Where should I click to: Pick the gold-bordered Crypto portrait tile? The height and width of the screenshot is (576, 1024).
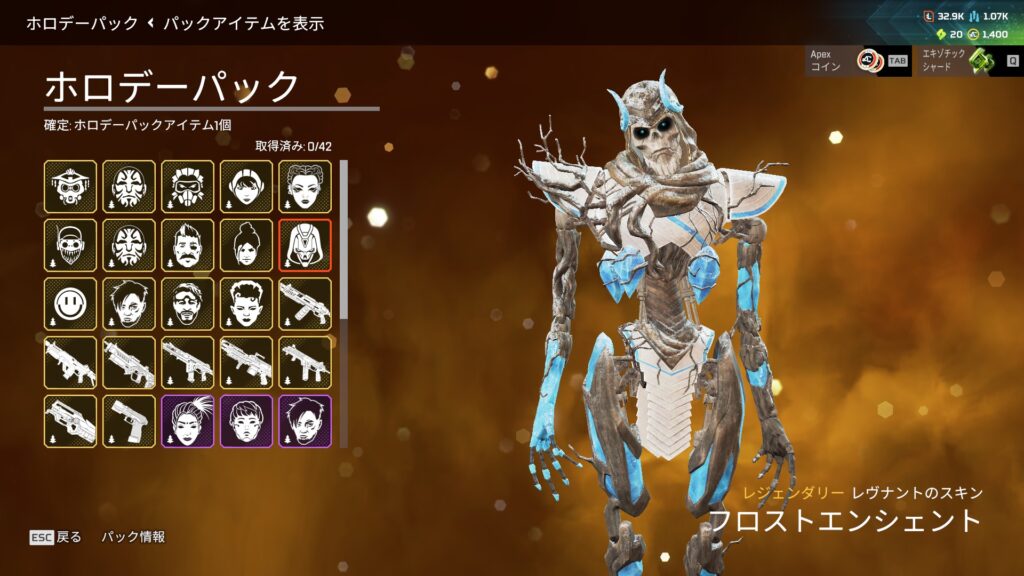pyautogui.click(x=129, y=304)
